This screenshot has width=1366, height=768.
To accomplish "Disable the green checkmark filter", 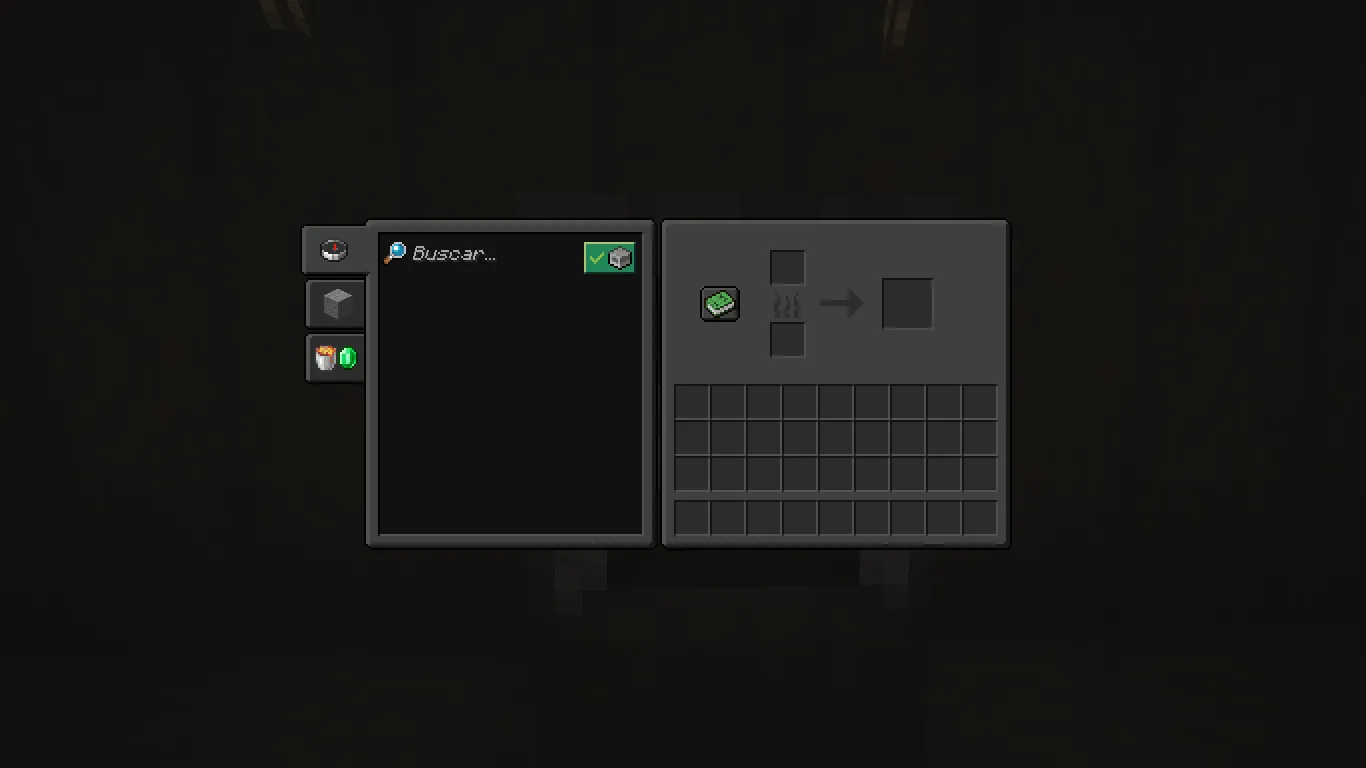I will [x=599, y=257].
